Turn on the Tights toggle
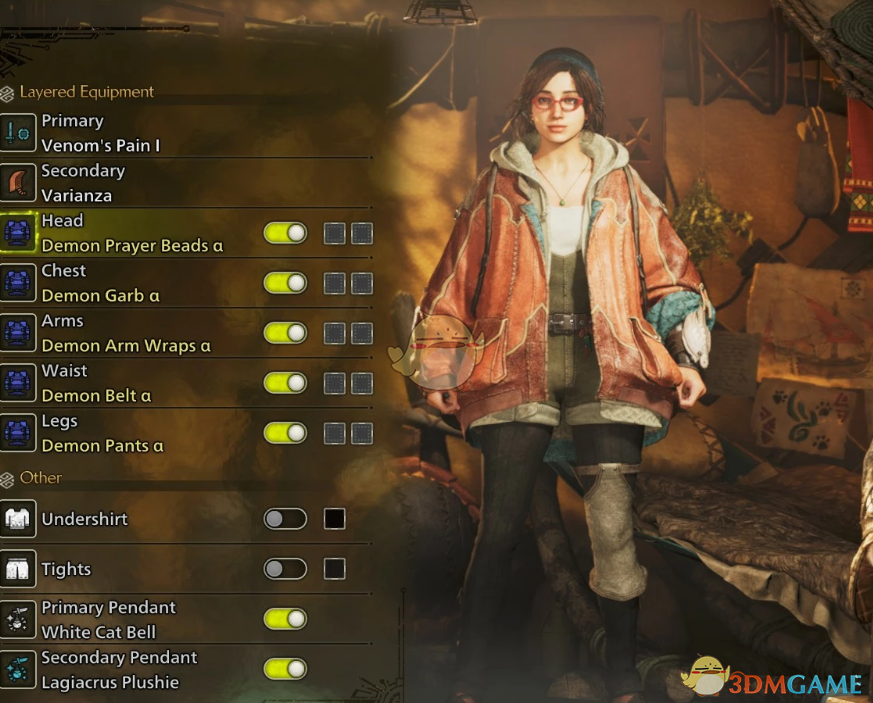This screenshot has width=873, height=703. tap(285, 569)
